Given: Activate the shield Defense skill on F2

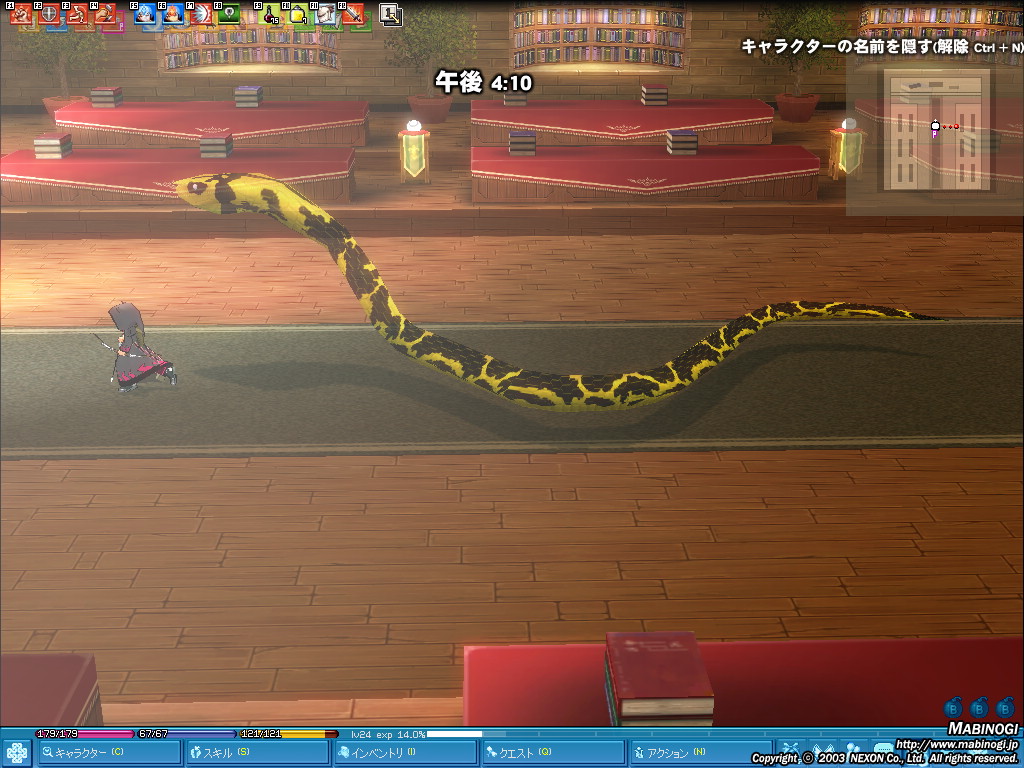Looking at the screenshot, I should tap(50, 15).
